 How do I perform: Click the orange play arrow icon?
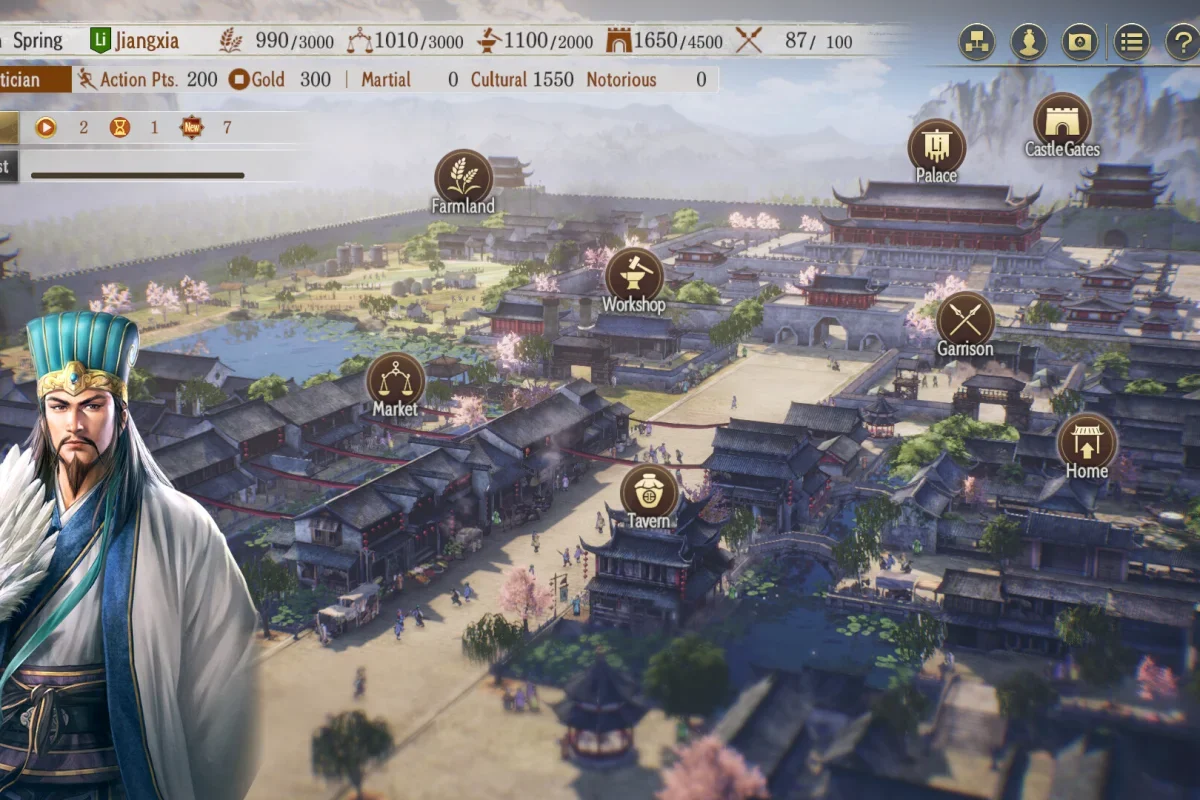(46, 127)
